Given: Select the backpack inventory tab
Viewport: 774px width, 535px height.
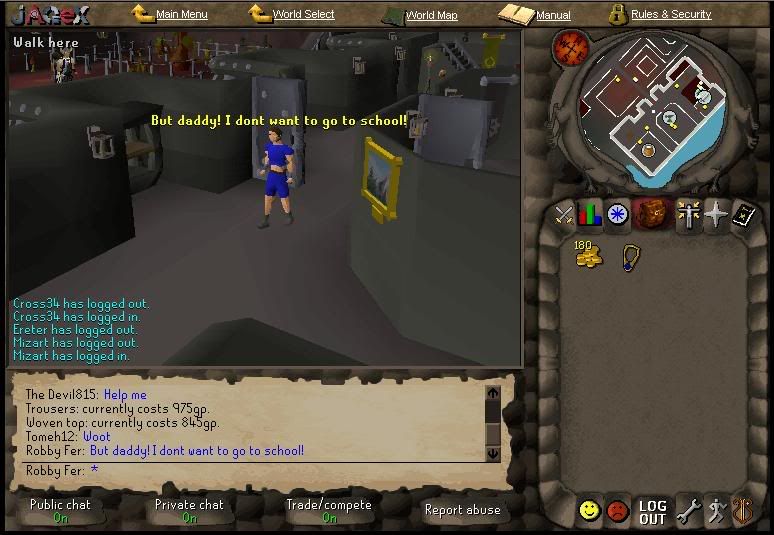Looking at the screenshot, I should tap(653, 214).
